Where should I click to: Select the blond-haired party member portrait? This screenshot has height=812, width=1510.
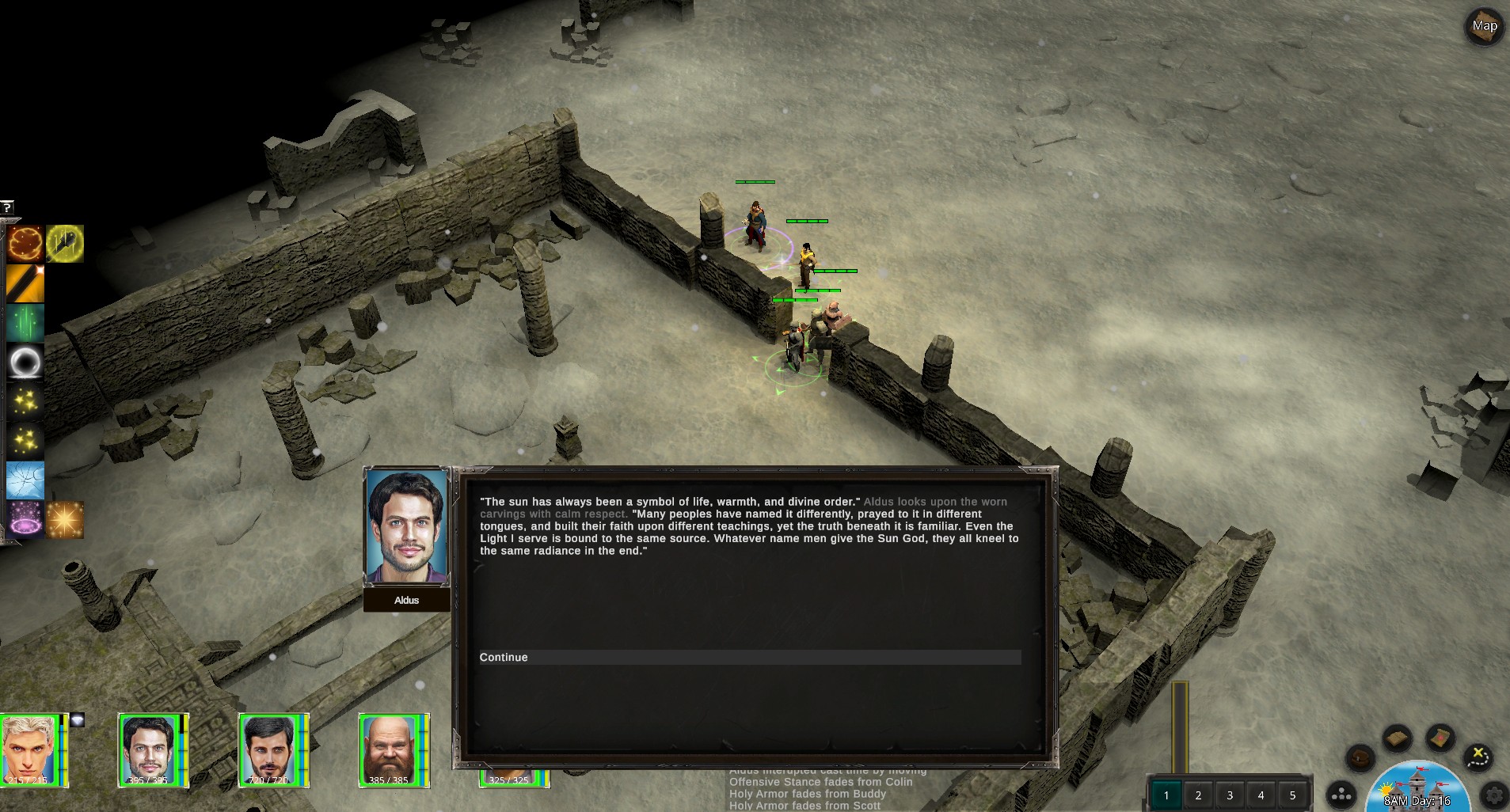click(30, 749)
